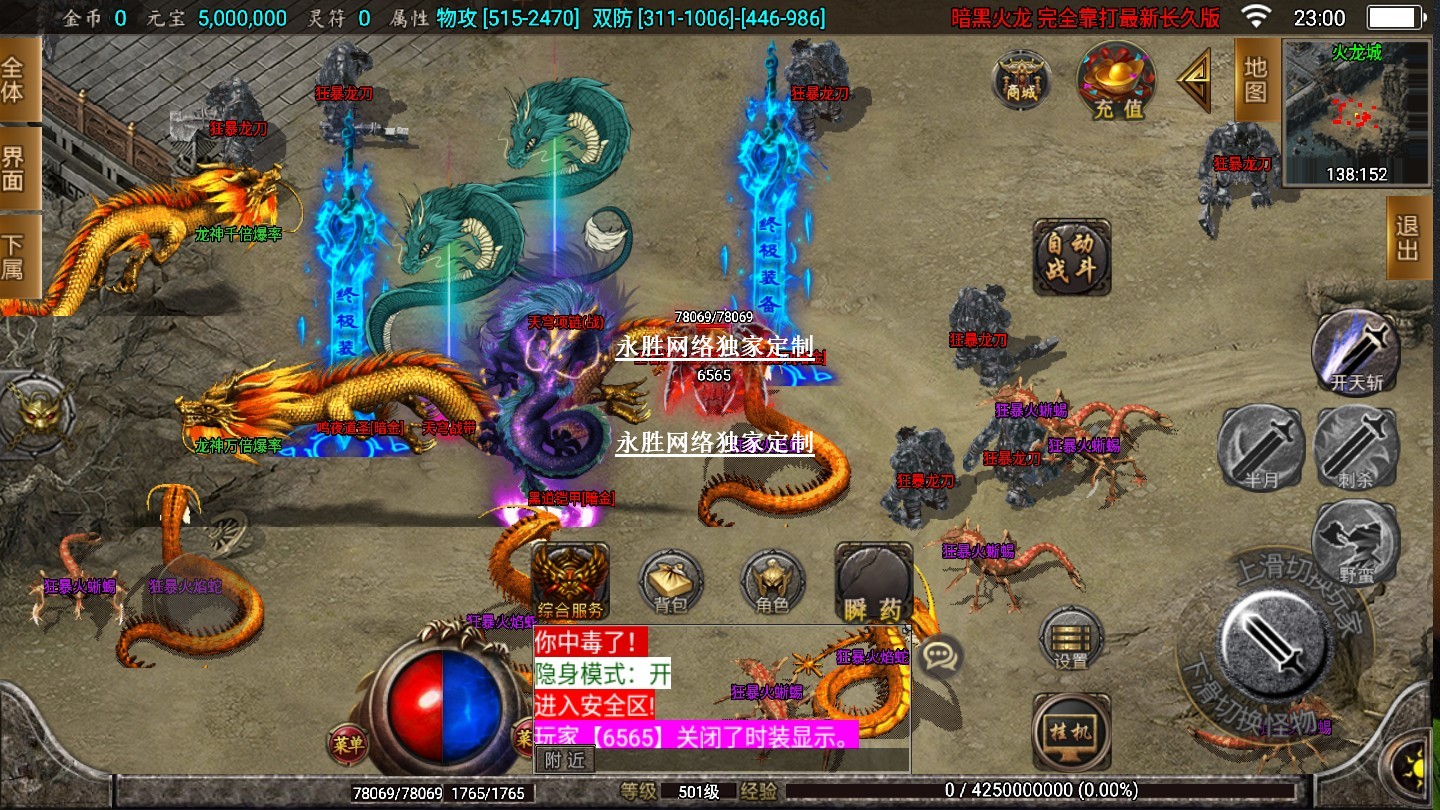Collapse the top icons with the arrow
Viewport: 1440px width, 810px height.
tap(1194, 80)
